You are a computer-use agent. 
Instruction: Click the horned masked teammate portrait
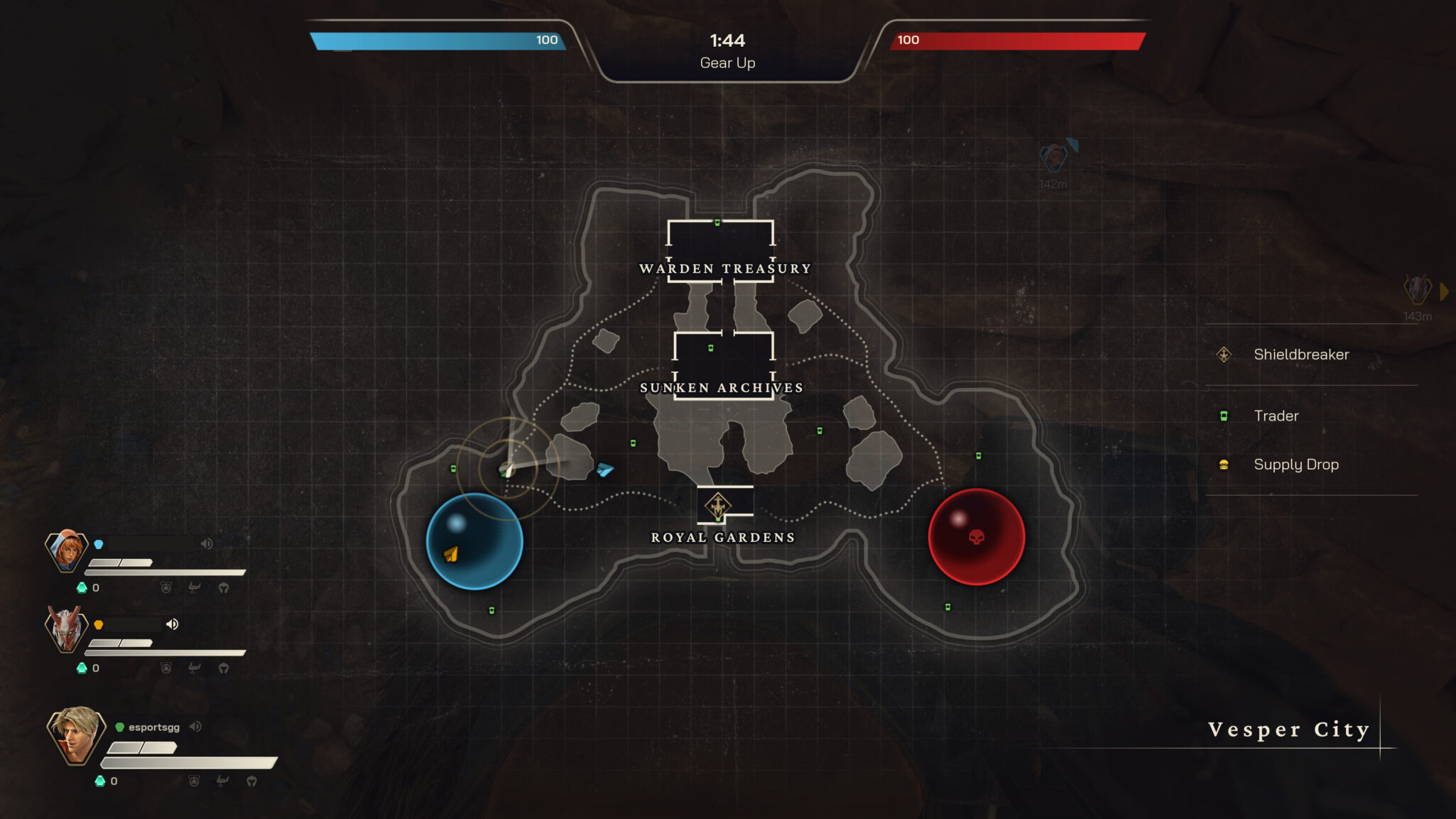[66, 629]
